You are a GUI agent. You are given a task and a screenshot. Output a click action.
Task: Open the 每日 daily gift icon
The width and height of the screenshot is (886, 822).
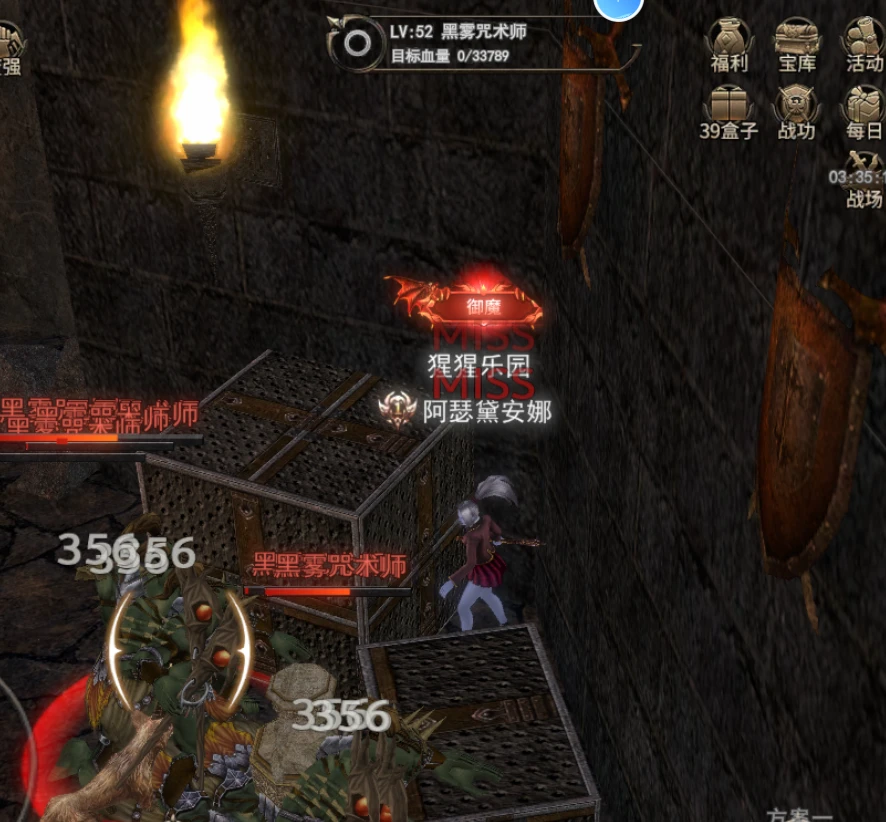(x=863, y=107)
